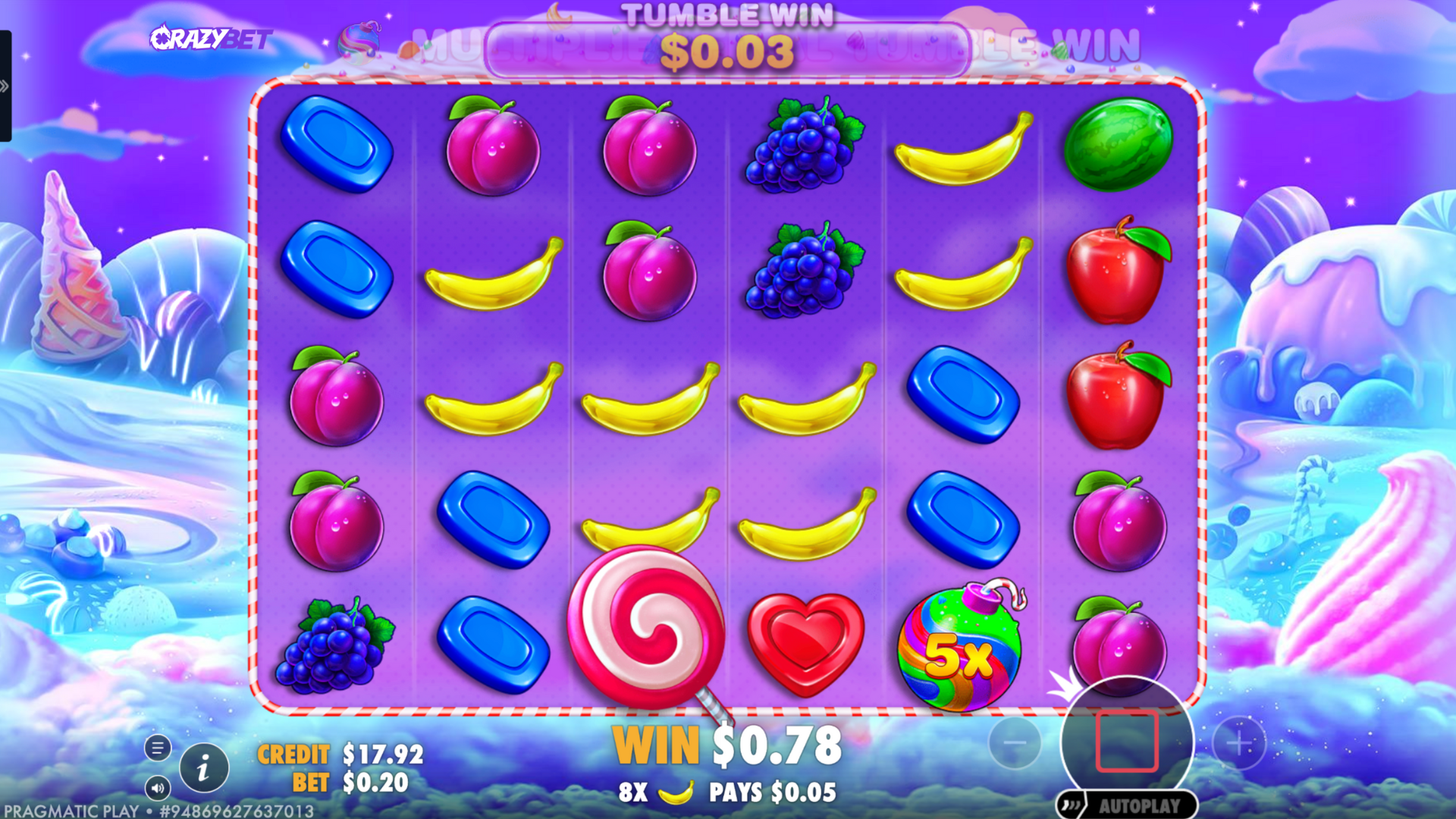Open the Autoplay options
Image resolution: width=1456 pixels, height=819 pixels.
tap(1127, 805)
